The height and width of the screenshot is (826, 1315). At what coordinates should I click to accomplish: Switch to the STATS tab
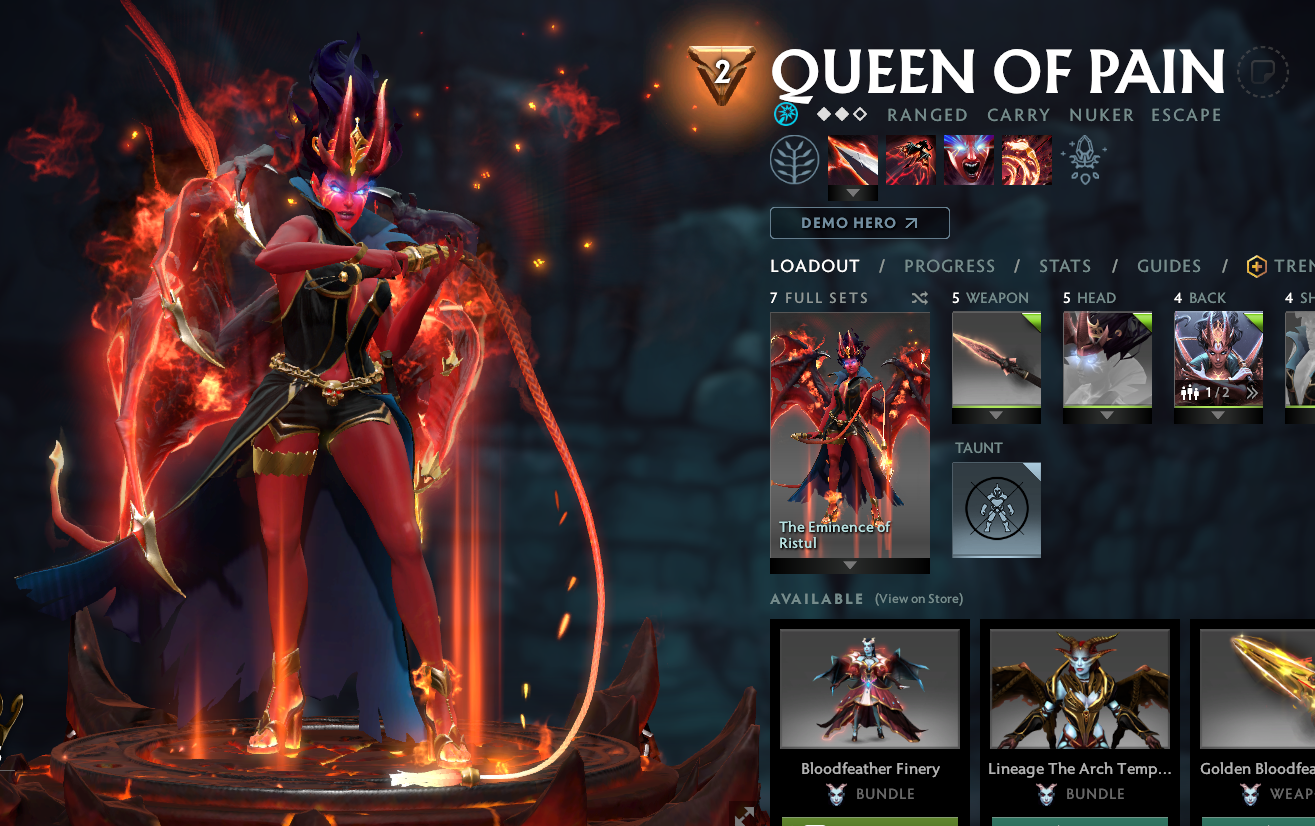tap(1064, 266)
